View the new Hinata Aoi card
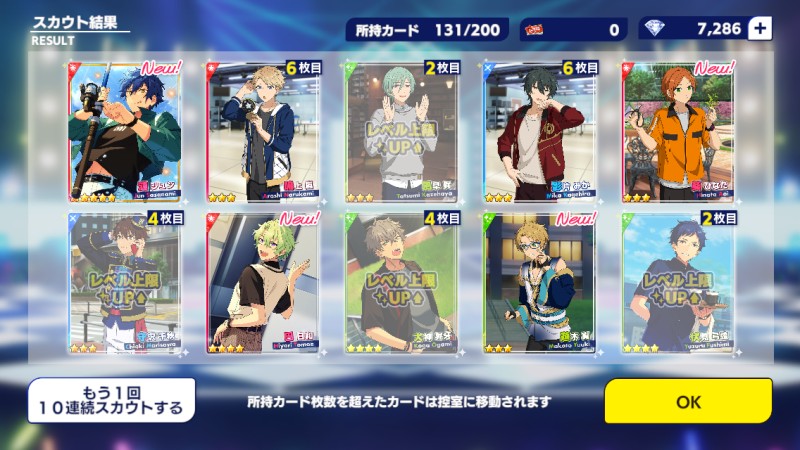The height and width of the screenshot is (450, 800). (677, 132)
